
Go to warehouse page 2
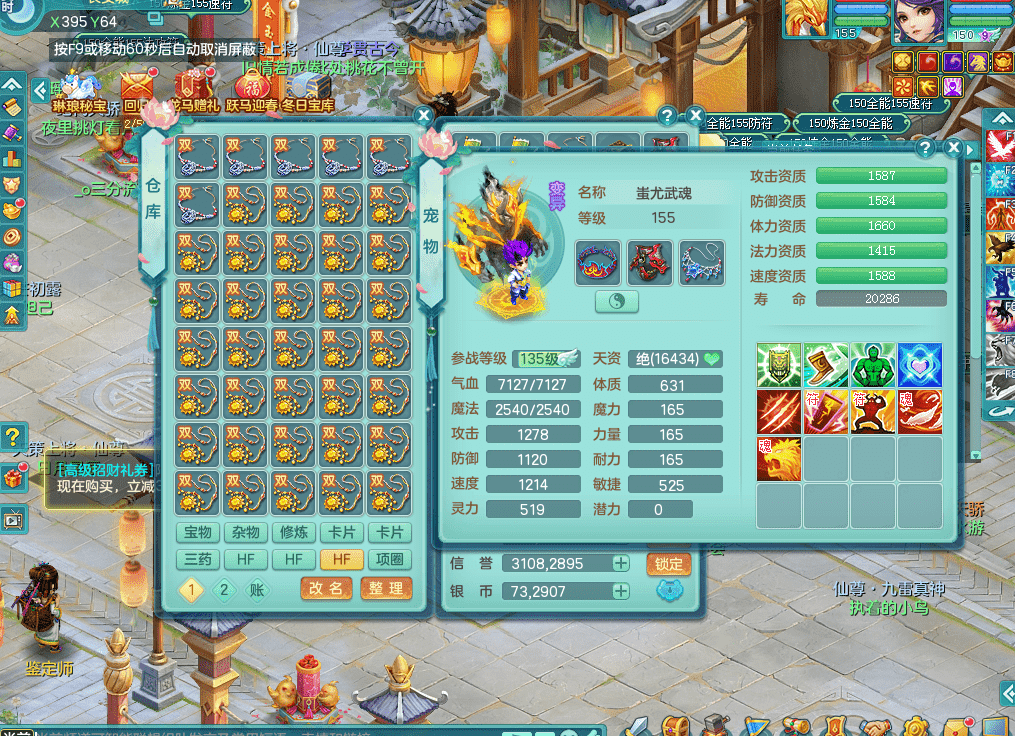click(224, 589)
